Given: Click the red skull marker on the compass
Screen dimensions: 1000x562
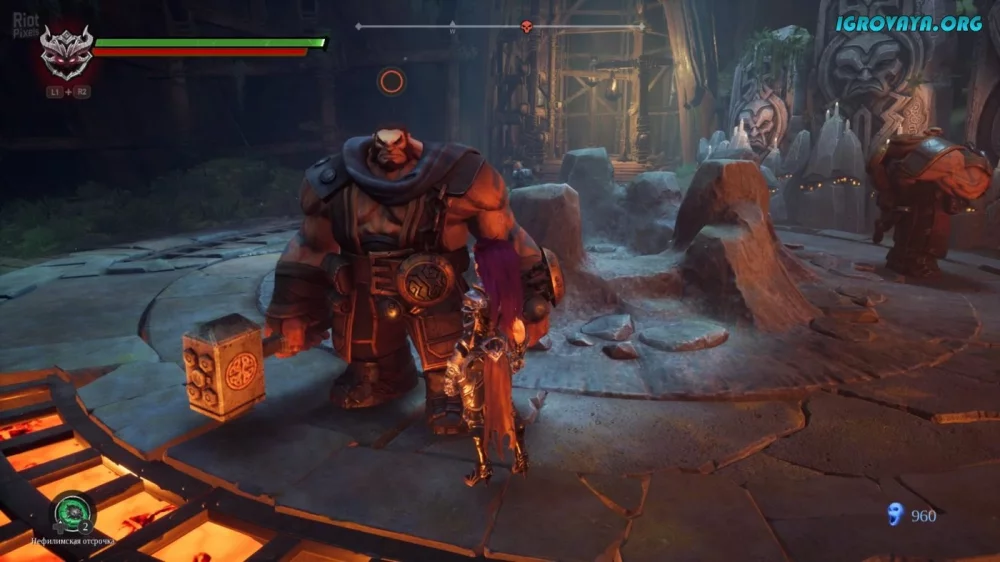Looking at the screenshot, I should (527, 27).
